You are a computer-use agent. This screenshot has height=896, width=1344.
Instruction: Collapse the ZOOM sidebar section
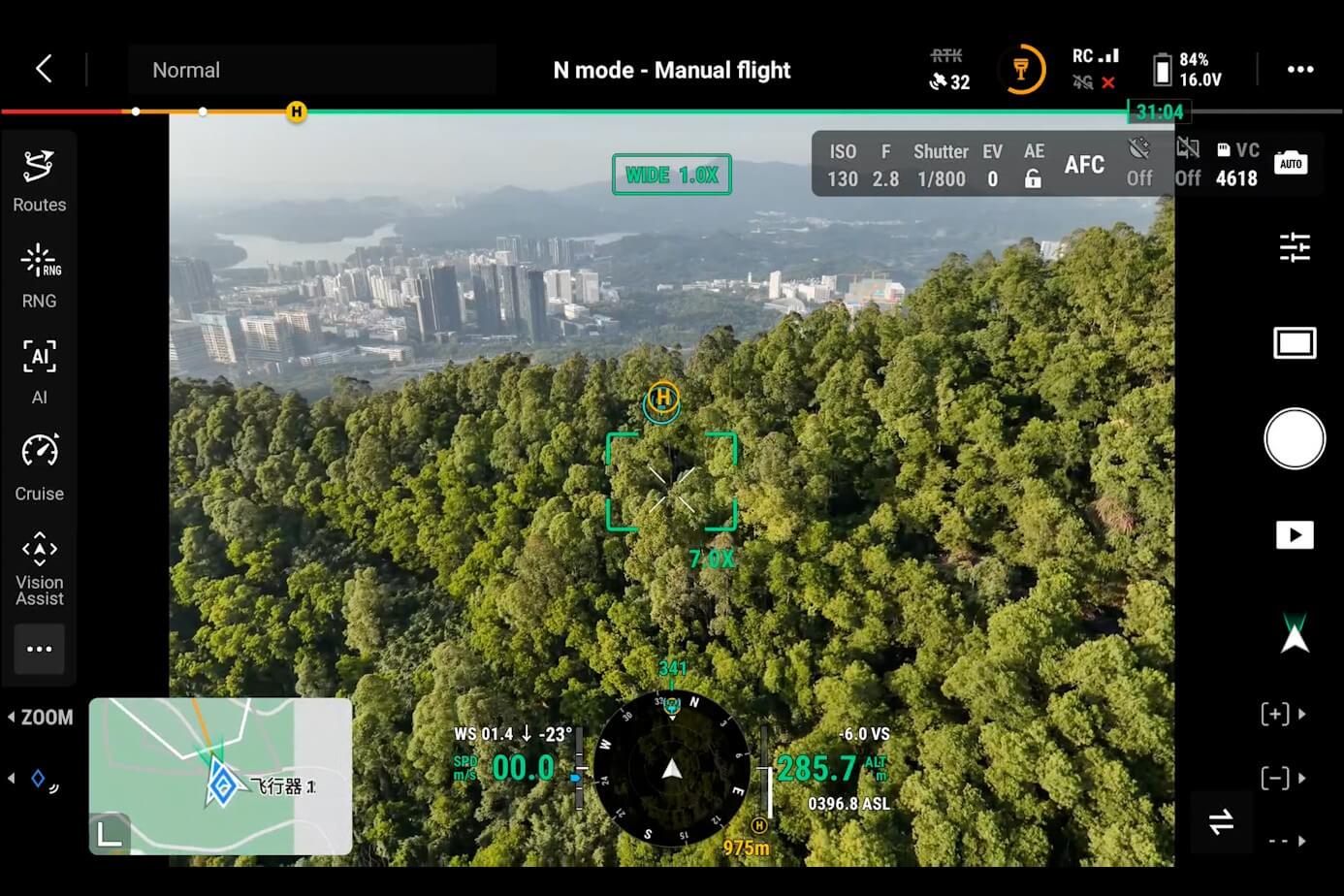[41, 718]
